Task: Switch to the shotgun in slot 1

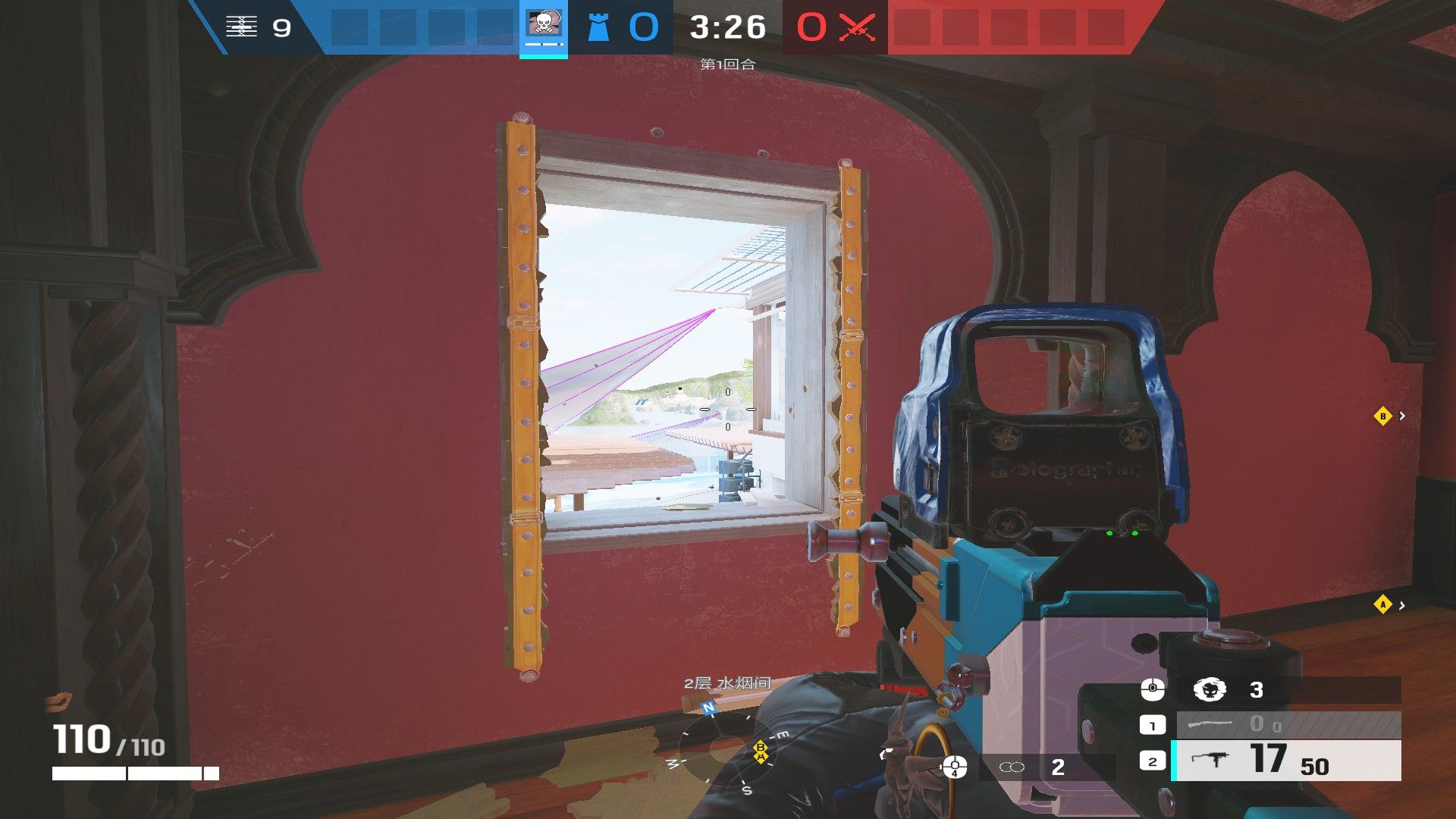Action: pos(1287,725)
